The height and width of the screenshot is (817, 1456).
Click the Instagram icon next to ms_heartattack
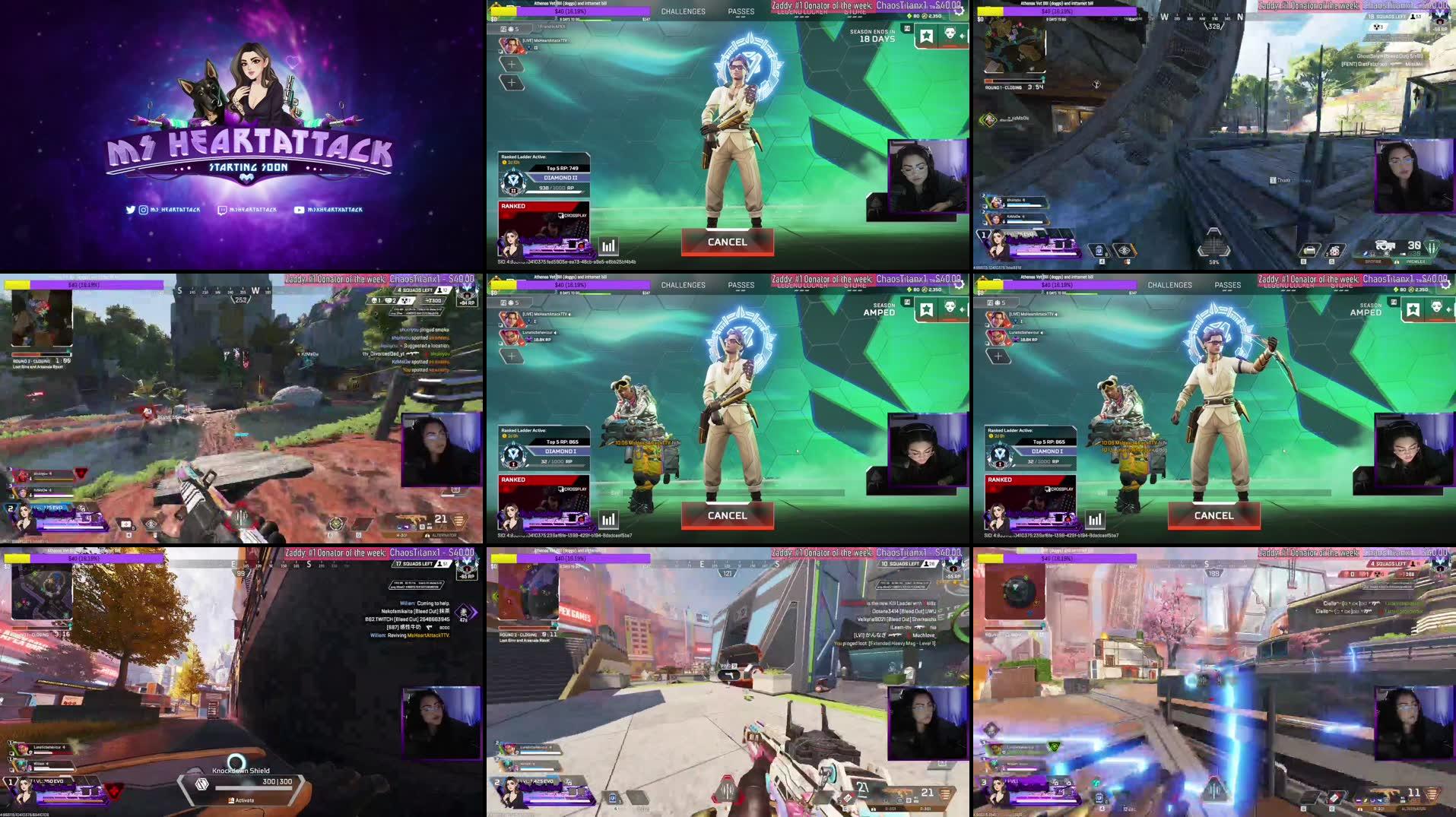pyautogui.click(x=143, y=211)
